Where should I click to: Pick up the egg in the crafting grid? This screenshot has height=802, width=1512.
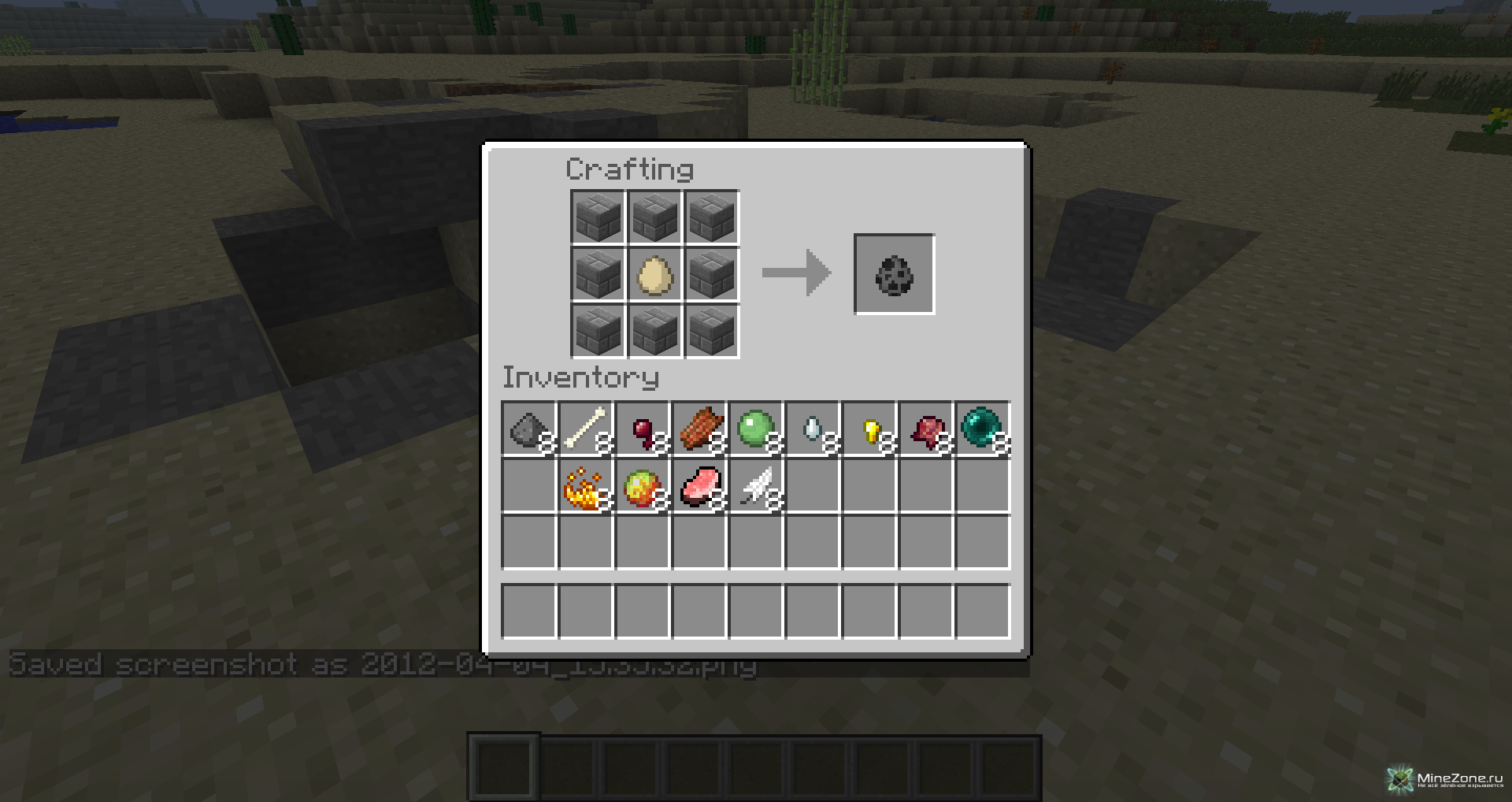pyautogui.click(x=654, y=274)
